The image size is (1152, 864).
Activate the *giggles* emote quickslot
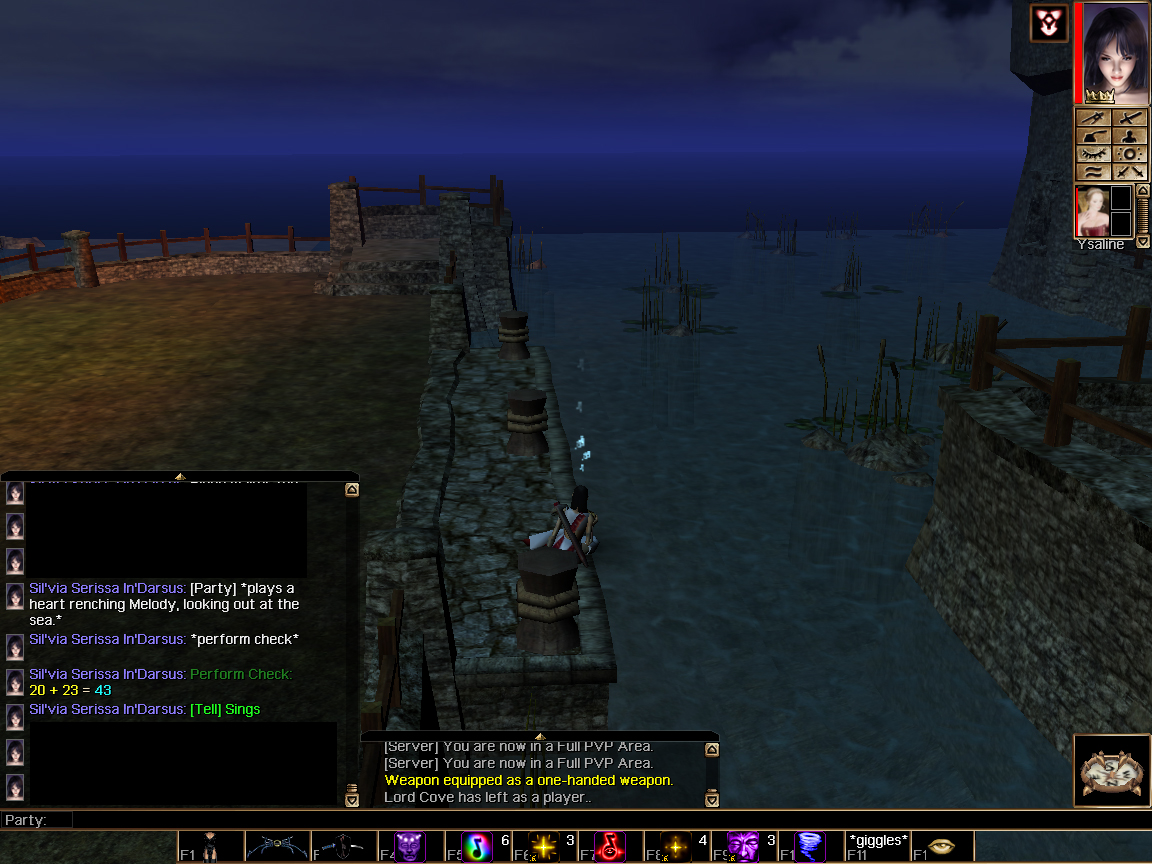[x=877, y=846]
